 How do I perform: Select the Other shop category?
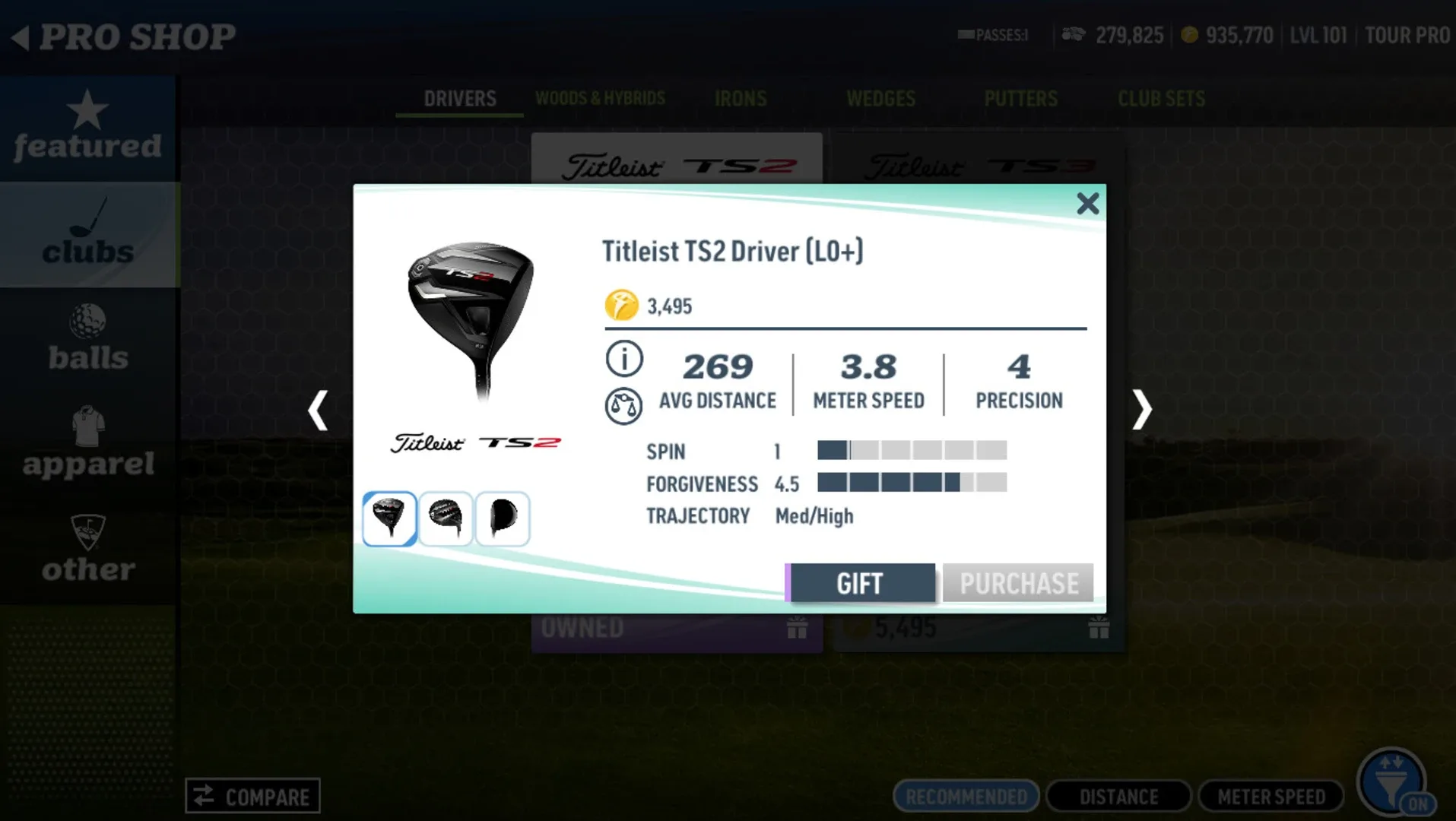point(87,550)
